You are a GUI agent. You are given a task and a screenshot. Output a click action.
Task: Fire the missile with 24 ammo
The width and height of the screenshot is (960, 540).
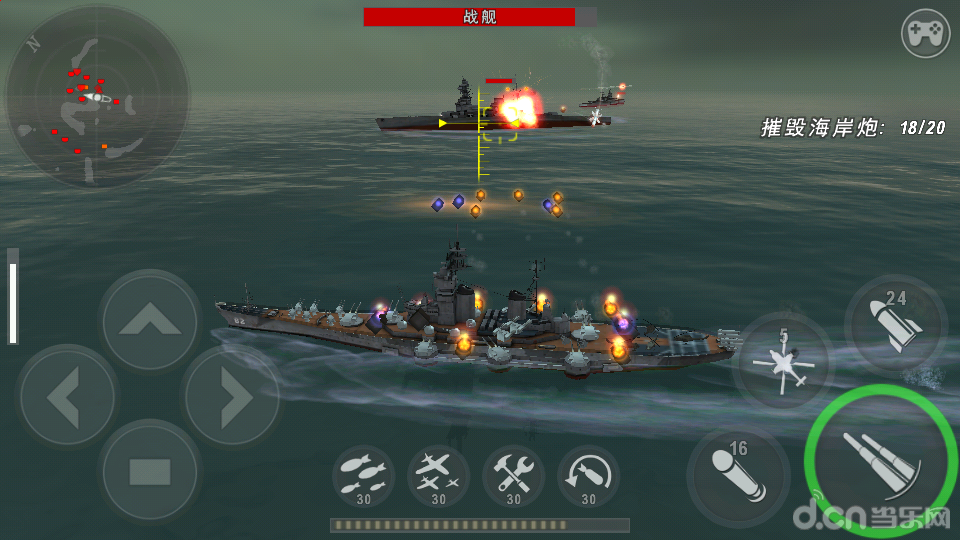[894, 322]
